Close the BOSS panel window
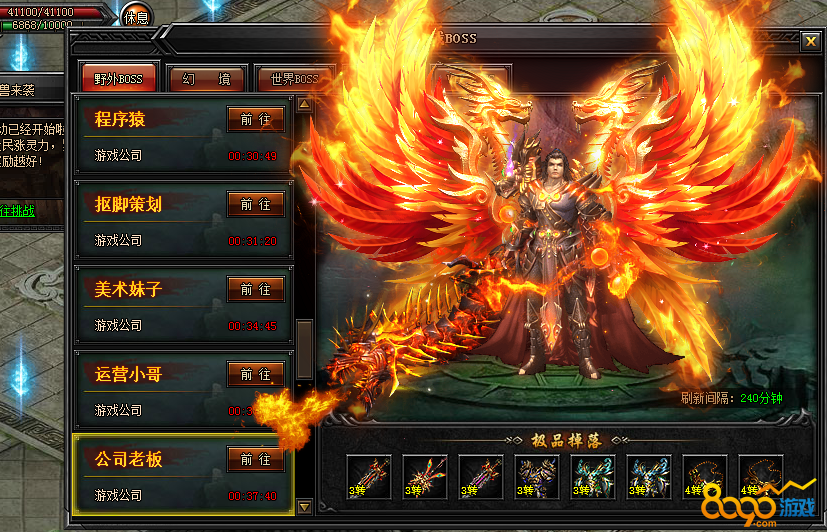The height and width of the screenshot is (532, 827). tap(810, 41)
